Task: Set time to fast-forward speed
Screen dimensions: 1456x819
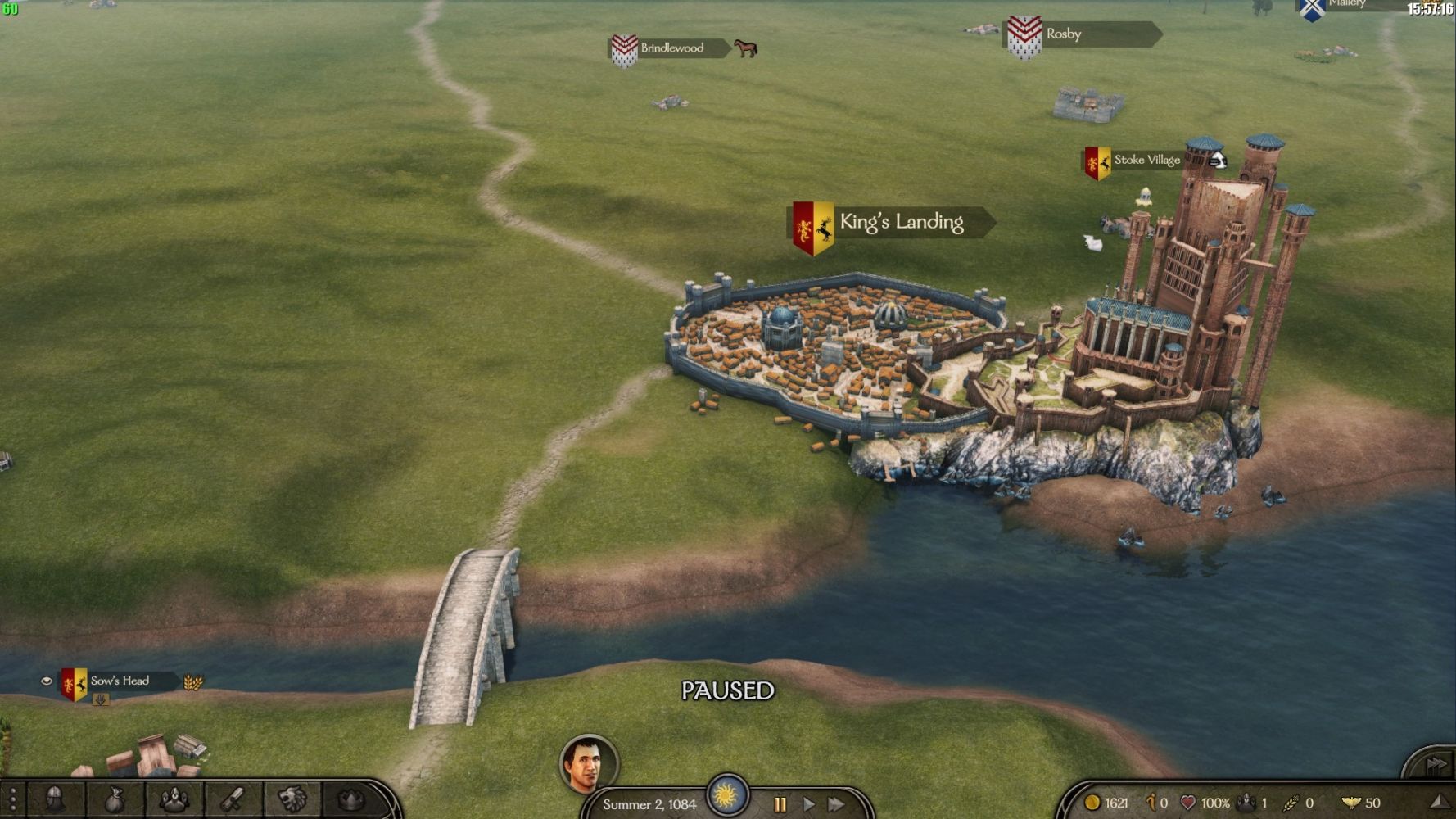Action: click(x=836, y=804)
